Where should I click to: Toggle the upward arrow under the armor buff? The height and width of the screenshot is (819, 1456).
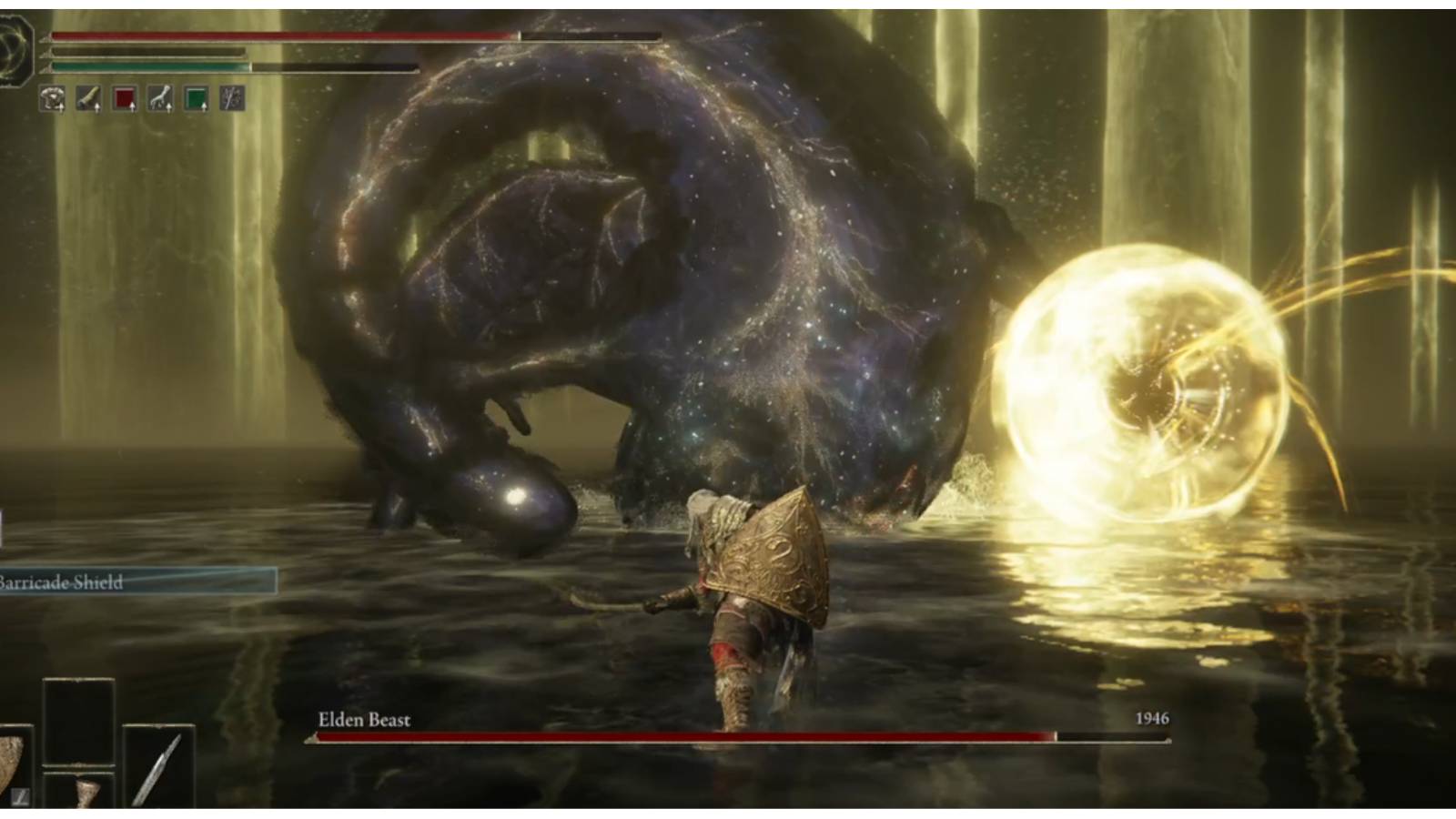(x=62, y=109)
